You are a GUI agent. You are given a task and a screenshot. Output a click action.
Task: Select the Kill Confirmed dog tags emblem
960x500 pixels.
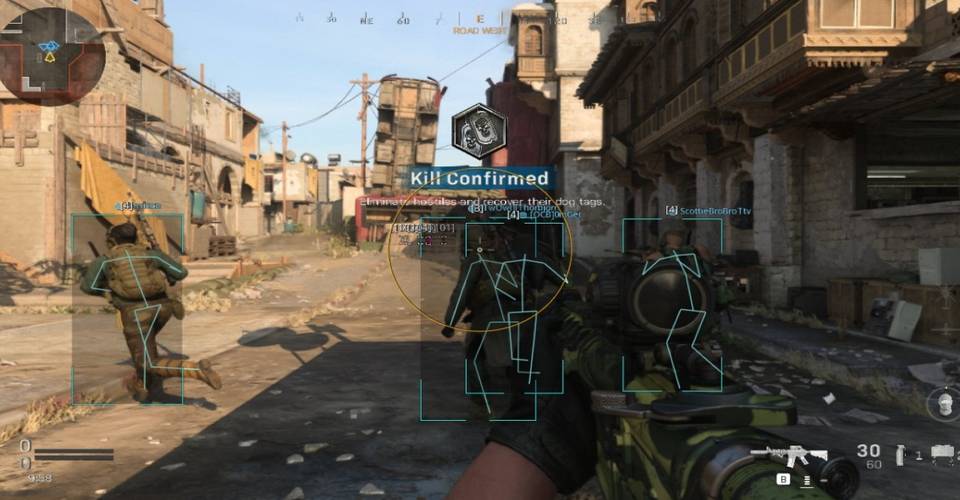pyautogui.click(x=480, y=131)
